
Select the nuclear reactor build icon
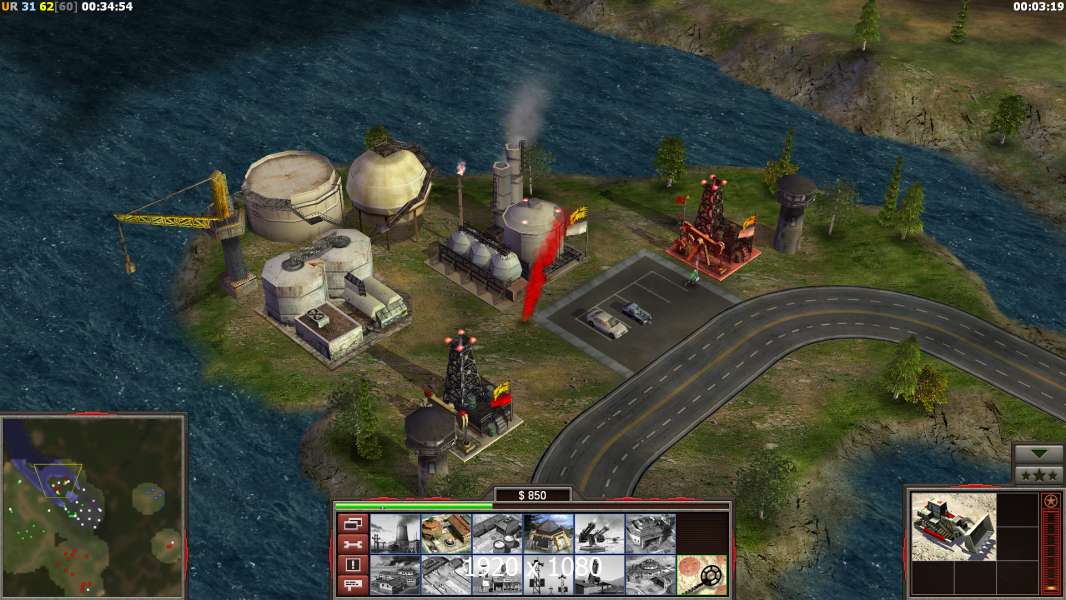coord(395,534)
